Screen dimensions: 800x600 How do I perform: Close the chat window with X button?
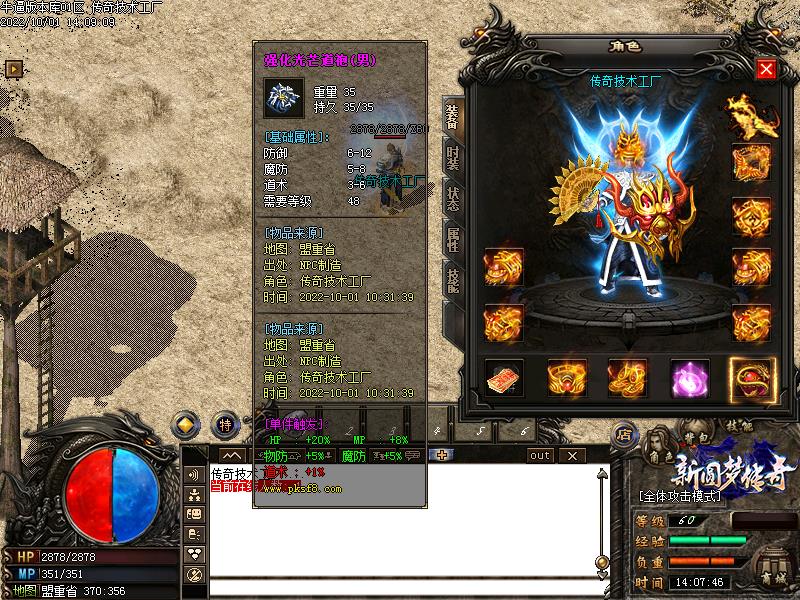[x=573, y=455]
